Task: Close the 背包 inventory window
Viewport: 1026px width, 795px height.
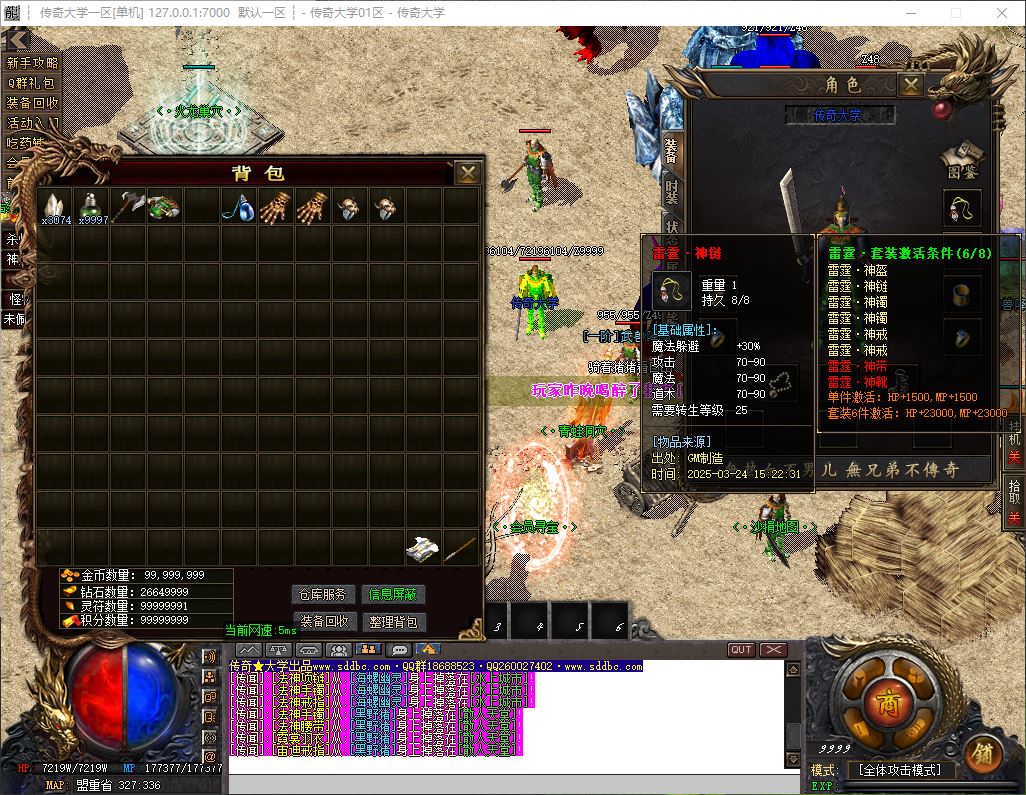Action: pyautogui.click(x=467, y=173)
